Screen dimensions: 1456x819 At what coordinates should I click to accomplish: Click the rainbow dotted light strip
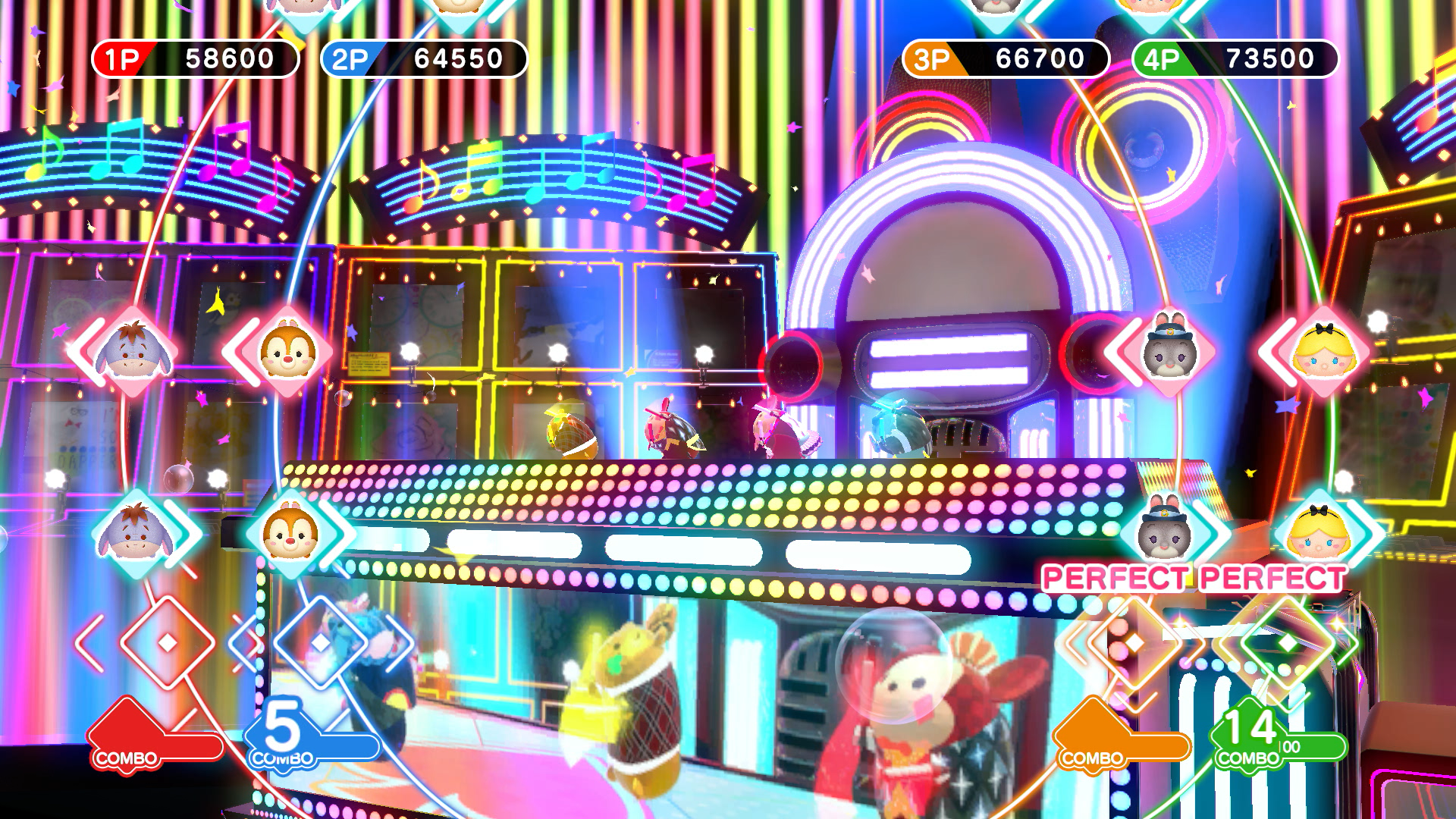[720, 493]
